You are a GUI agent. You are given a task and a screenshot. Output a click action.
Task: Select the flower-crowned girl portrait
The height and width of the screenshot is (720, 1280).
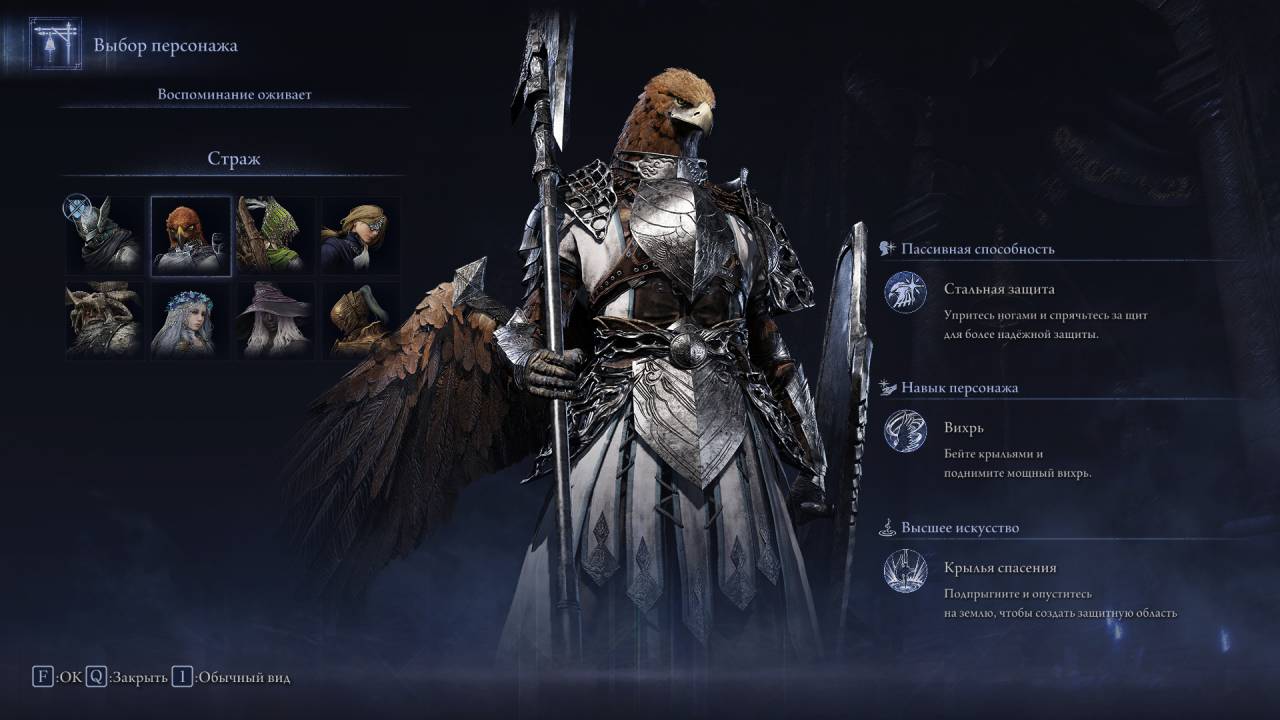coord(191,319)
